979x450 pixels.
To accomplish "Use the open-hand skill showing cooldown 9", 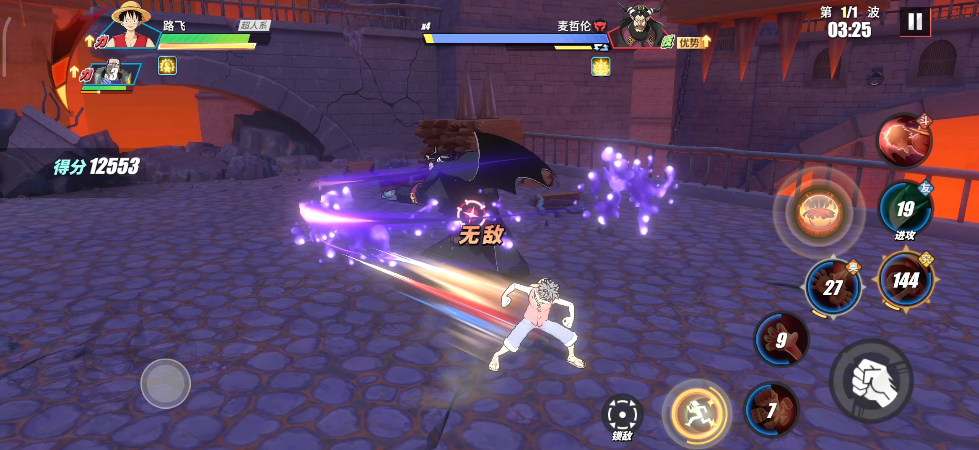I will pyautogui.click(x=782, y=340).
